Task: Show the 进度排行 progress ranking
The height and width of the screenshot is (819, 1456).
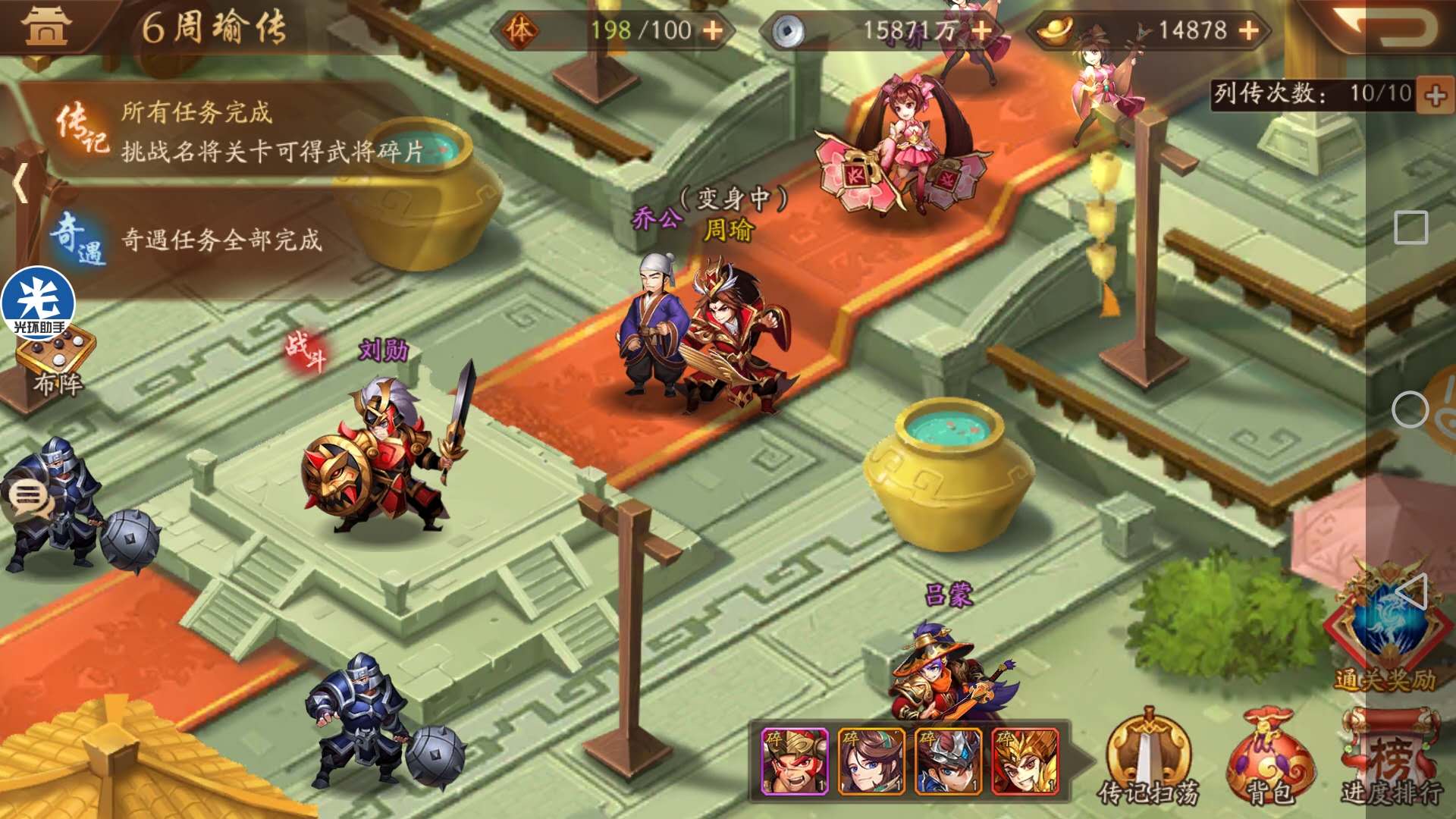Action: pyautogui.click(x=1391, y=760)
